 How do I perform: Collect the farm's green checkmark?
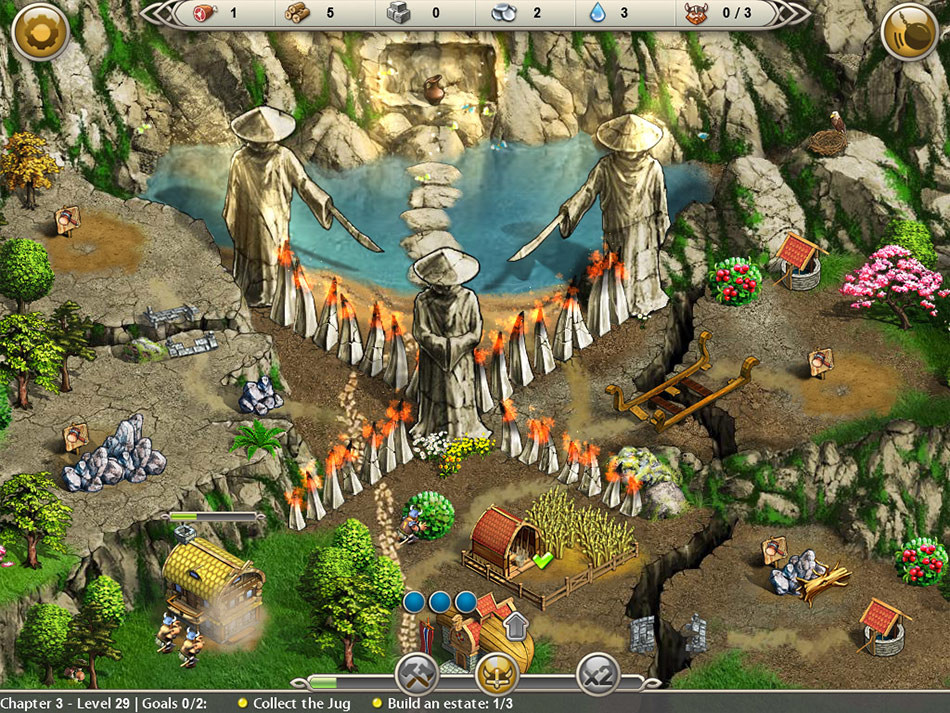point(543,561)
